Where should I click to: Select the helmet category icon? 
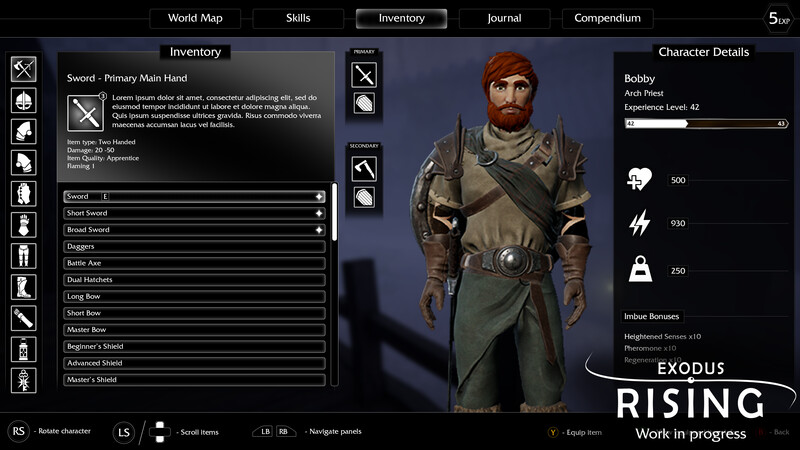point(24,100)
